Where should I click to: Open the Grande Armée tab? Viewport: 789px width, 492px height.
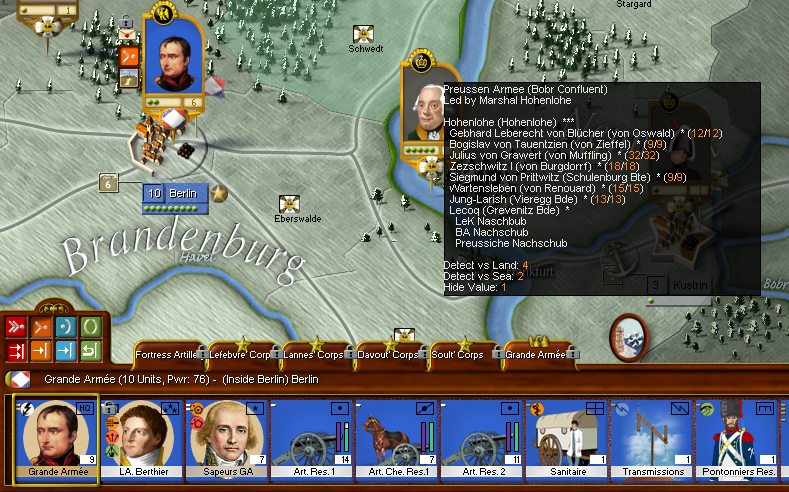[x=535, y=355]
